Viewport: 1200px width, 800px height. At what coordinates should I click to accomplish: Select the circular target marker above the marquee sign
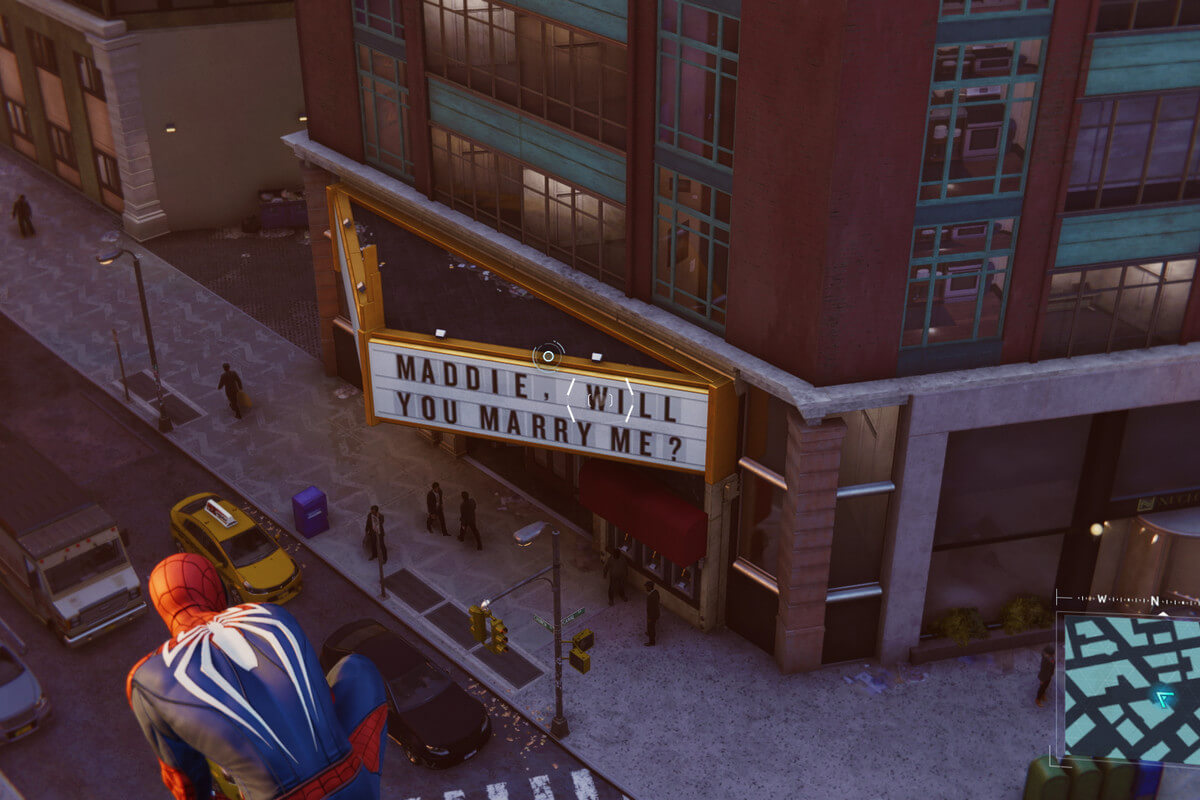coord(548,356)
